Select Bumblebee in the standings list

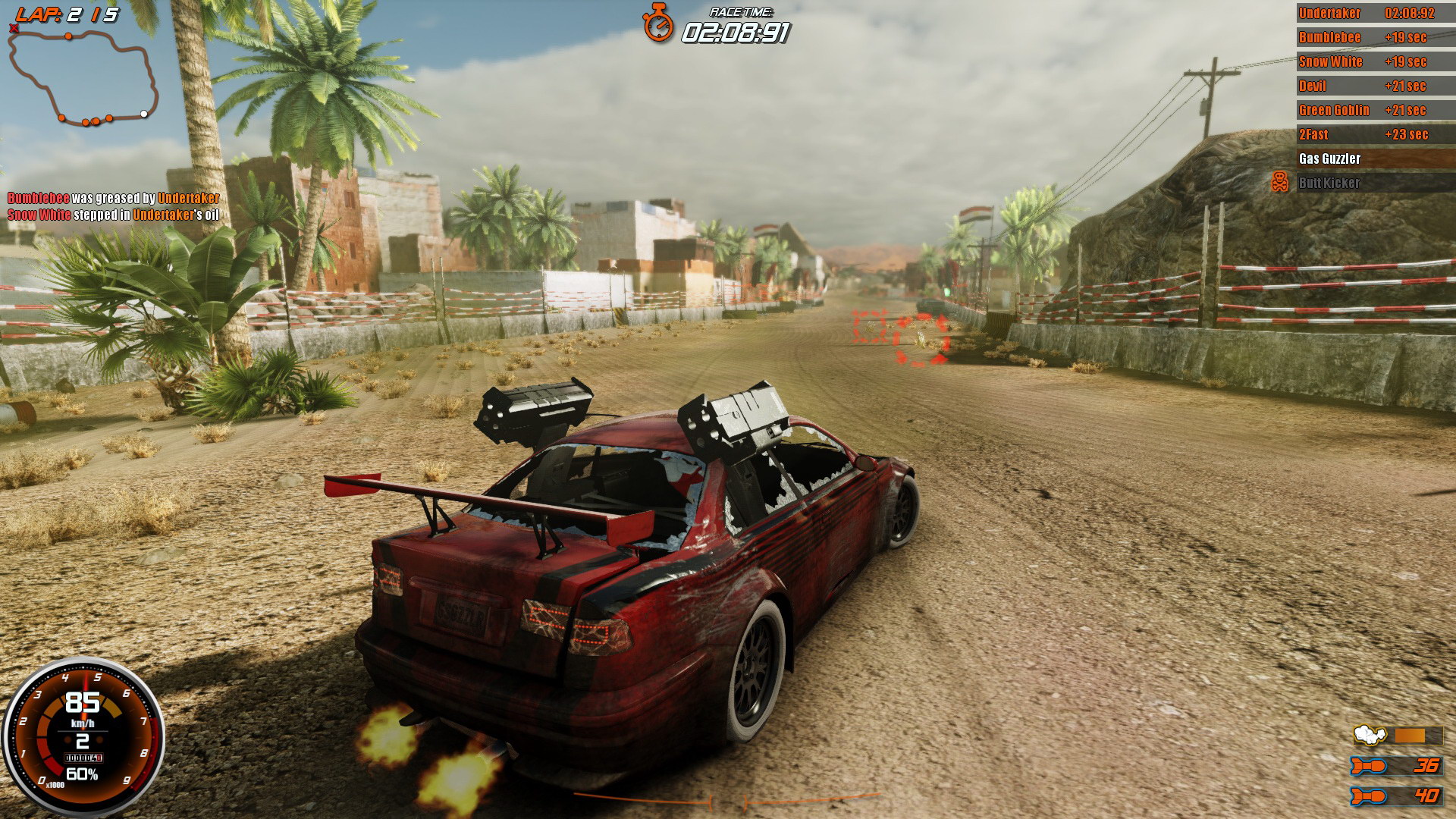coord(1329,37)
